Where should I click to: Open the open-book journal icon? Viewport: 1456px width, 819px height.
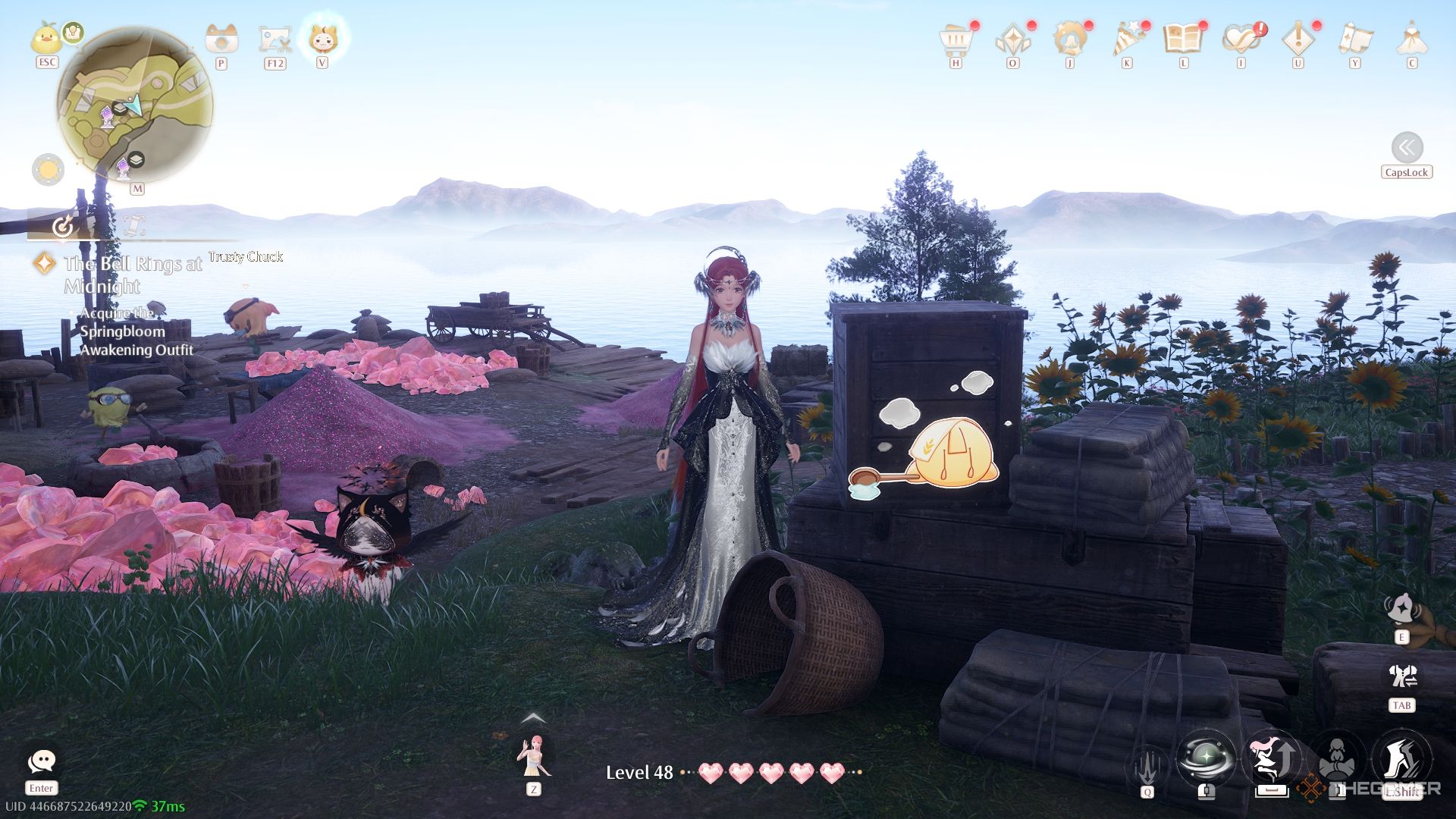click(x=1183, y=39)
